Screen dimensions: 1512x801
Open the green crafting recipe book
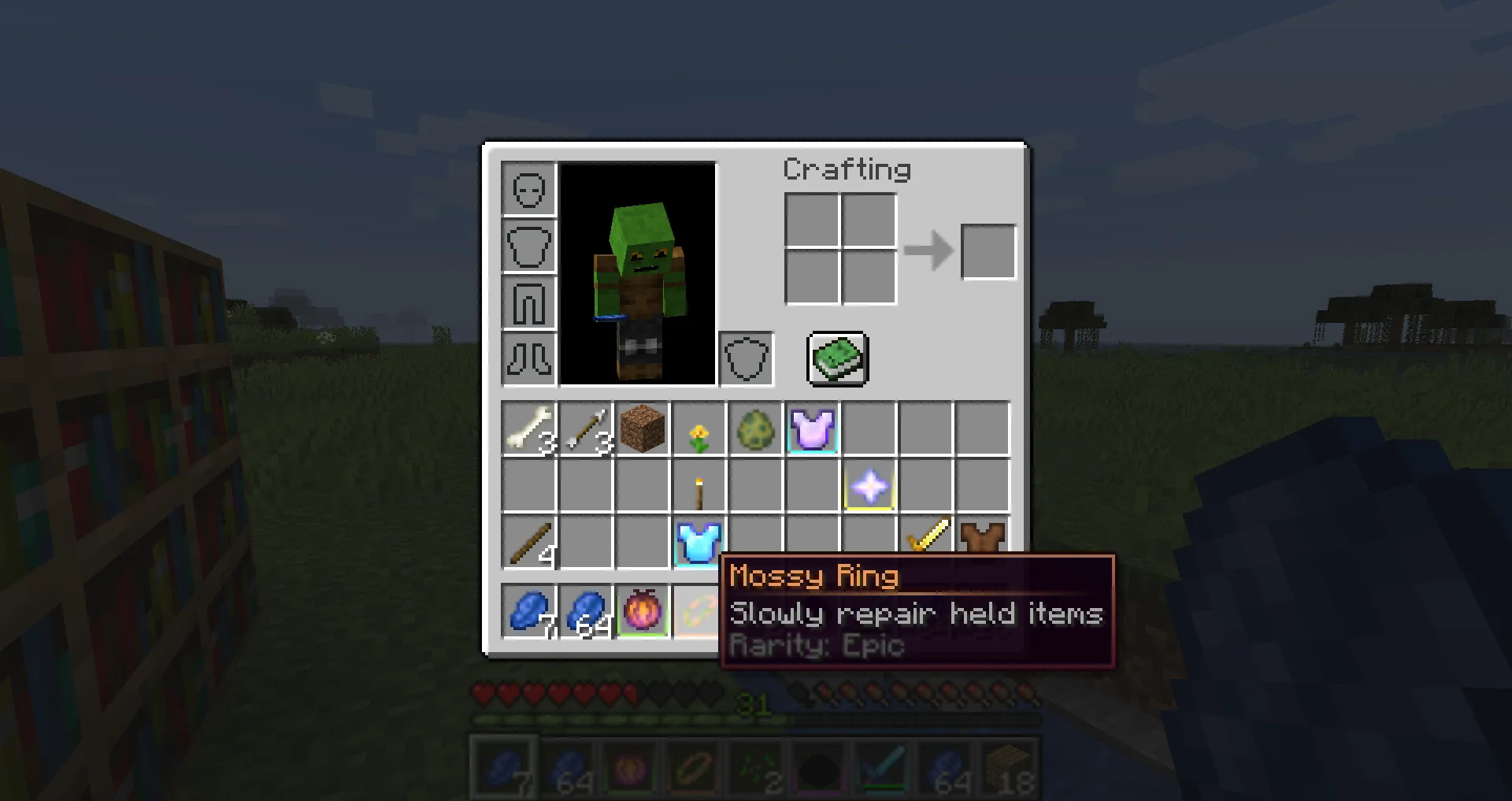click(836, 359)
